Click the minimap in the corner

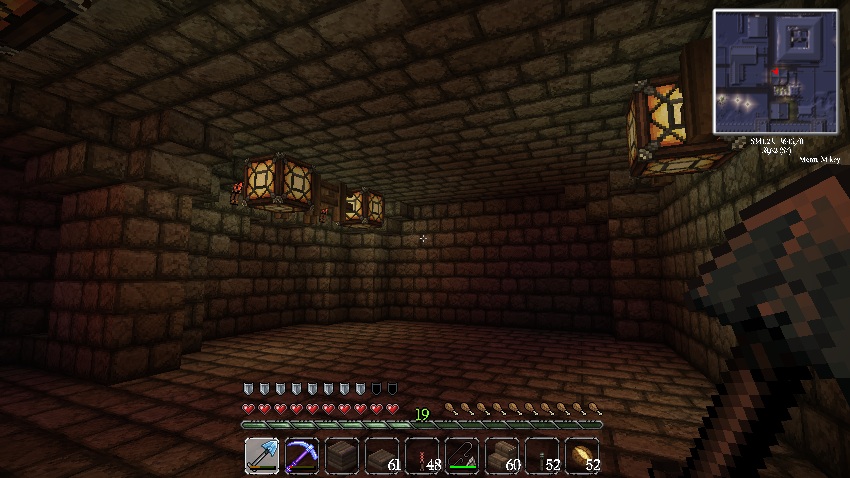[x=775, y=72]
